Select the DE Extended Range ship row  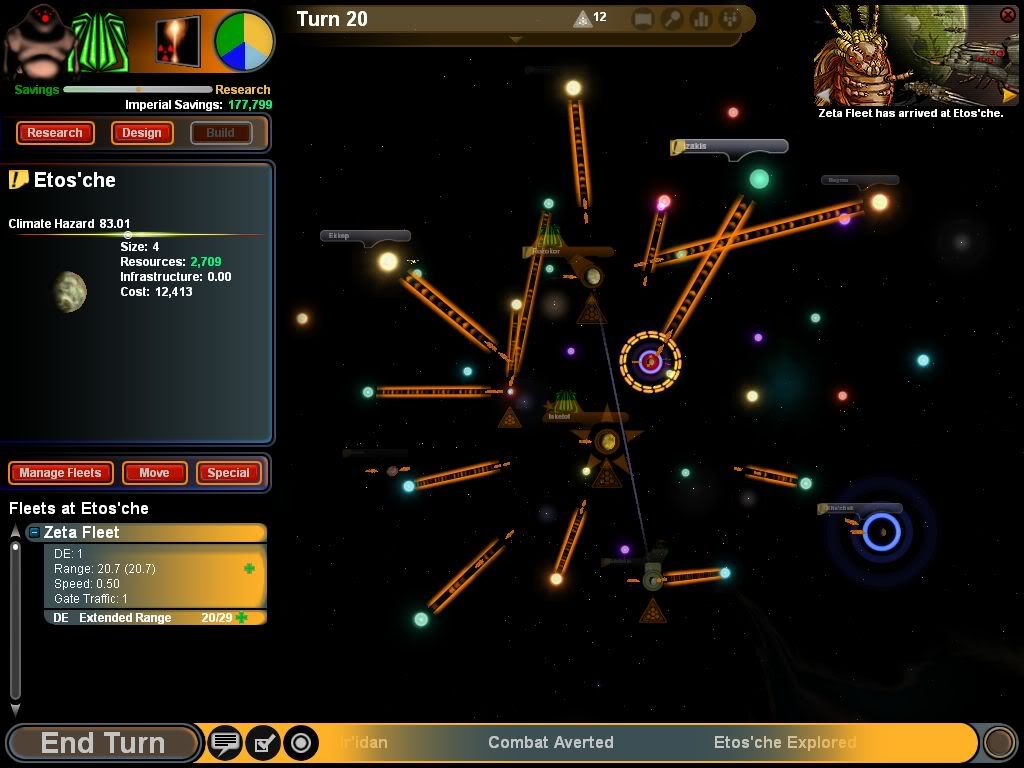click(x=150, y=618)
